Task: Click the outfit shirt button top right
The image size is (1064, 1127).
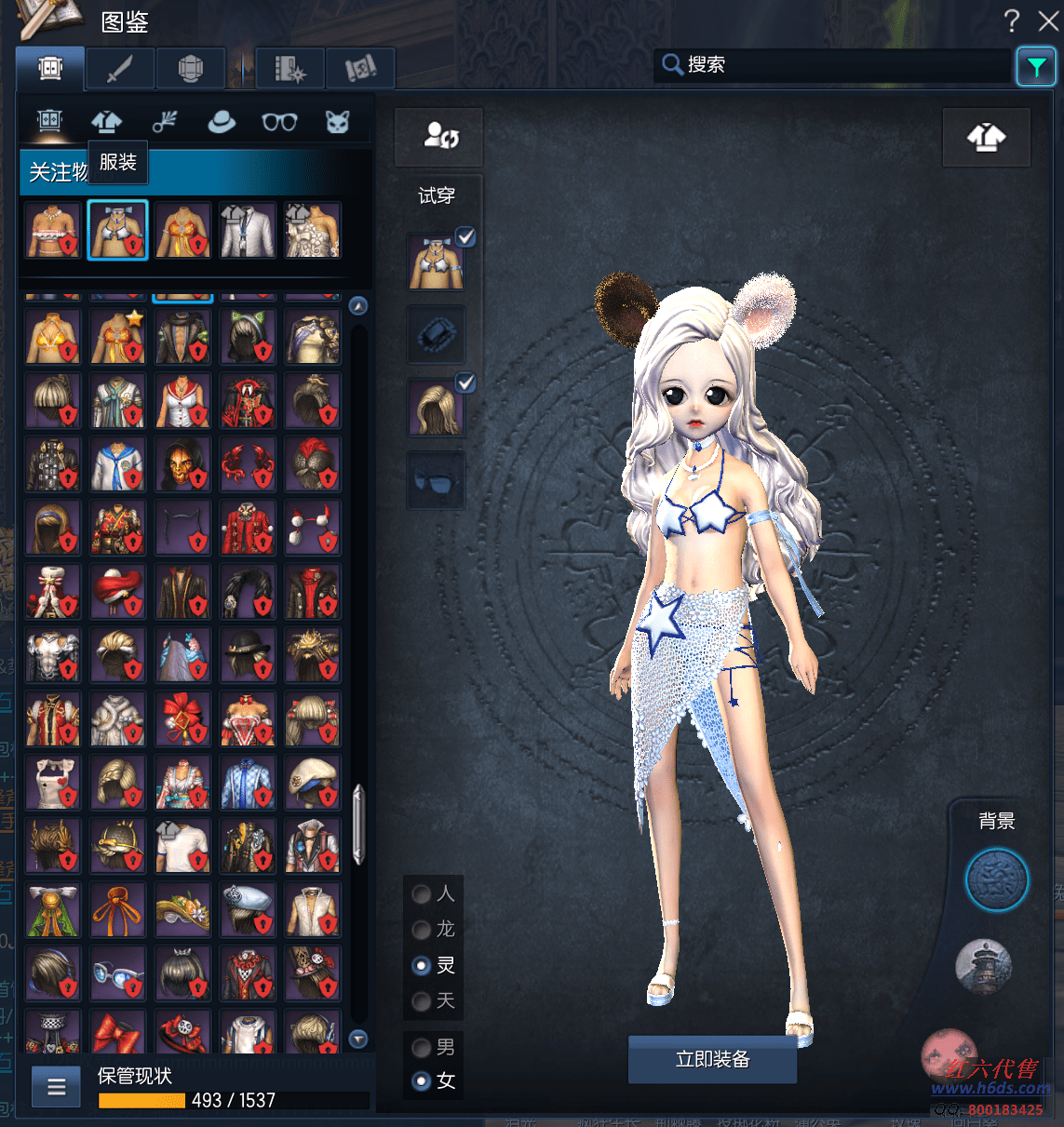Action: (986, 137)
